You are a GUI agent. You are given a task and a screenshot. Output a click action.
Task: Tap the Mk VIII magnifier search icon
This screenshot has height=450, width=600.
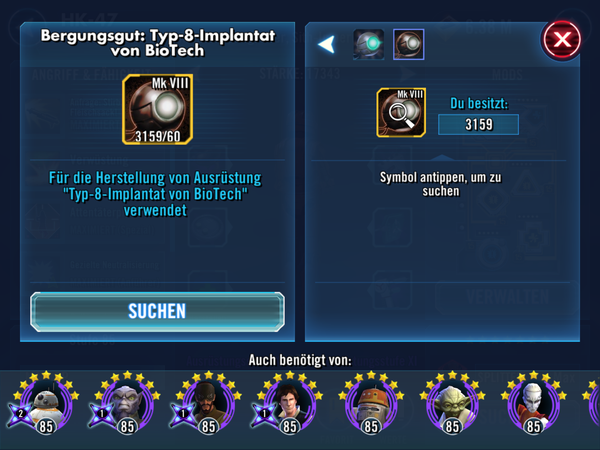pyautogui.click(x=400, y=111)
